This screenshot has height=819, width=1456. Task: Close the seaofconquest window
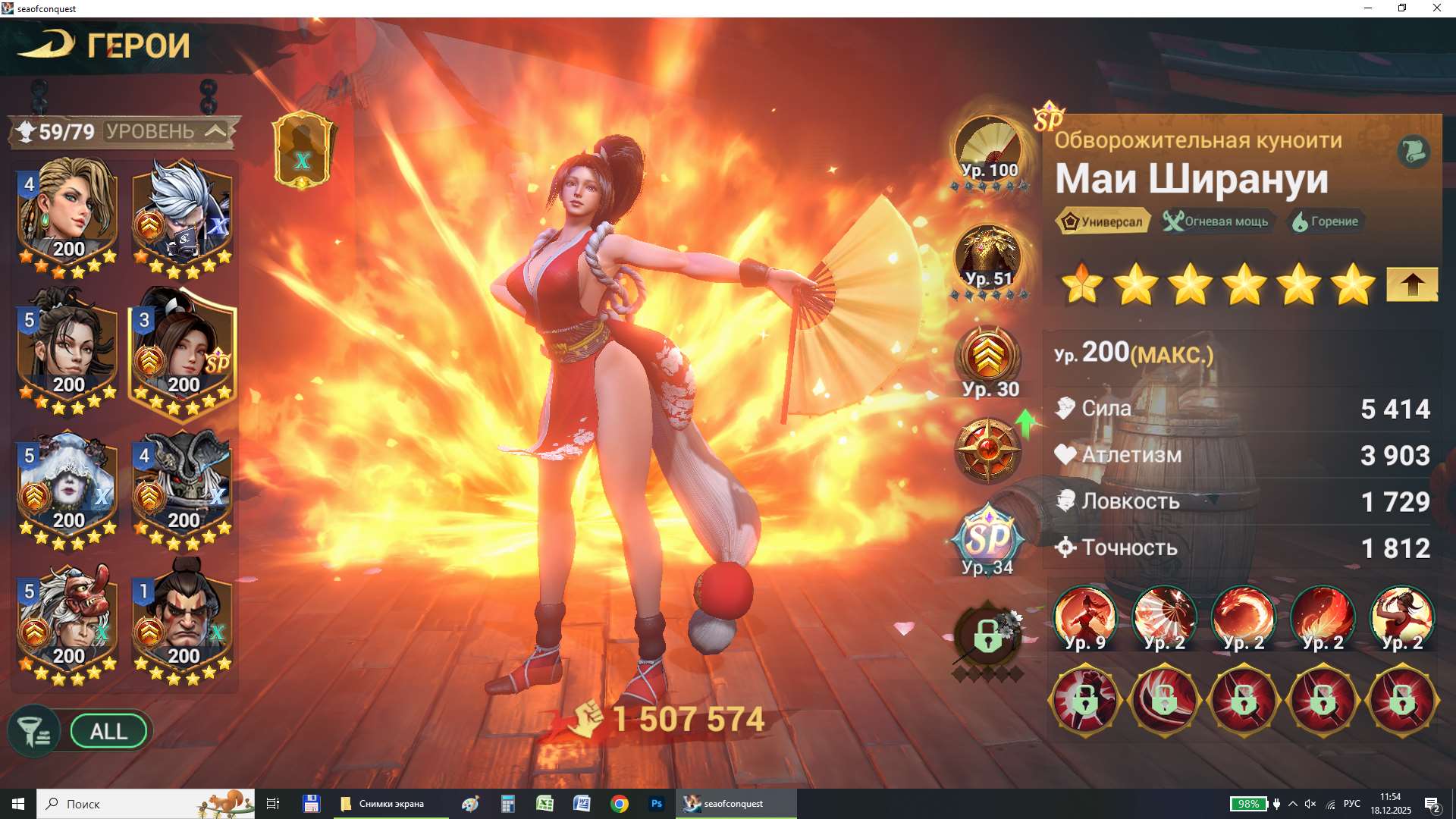pyautogui.click(x=1436, y=8)
